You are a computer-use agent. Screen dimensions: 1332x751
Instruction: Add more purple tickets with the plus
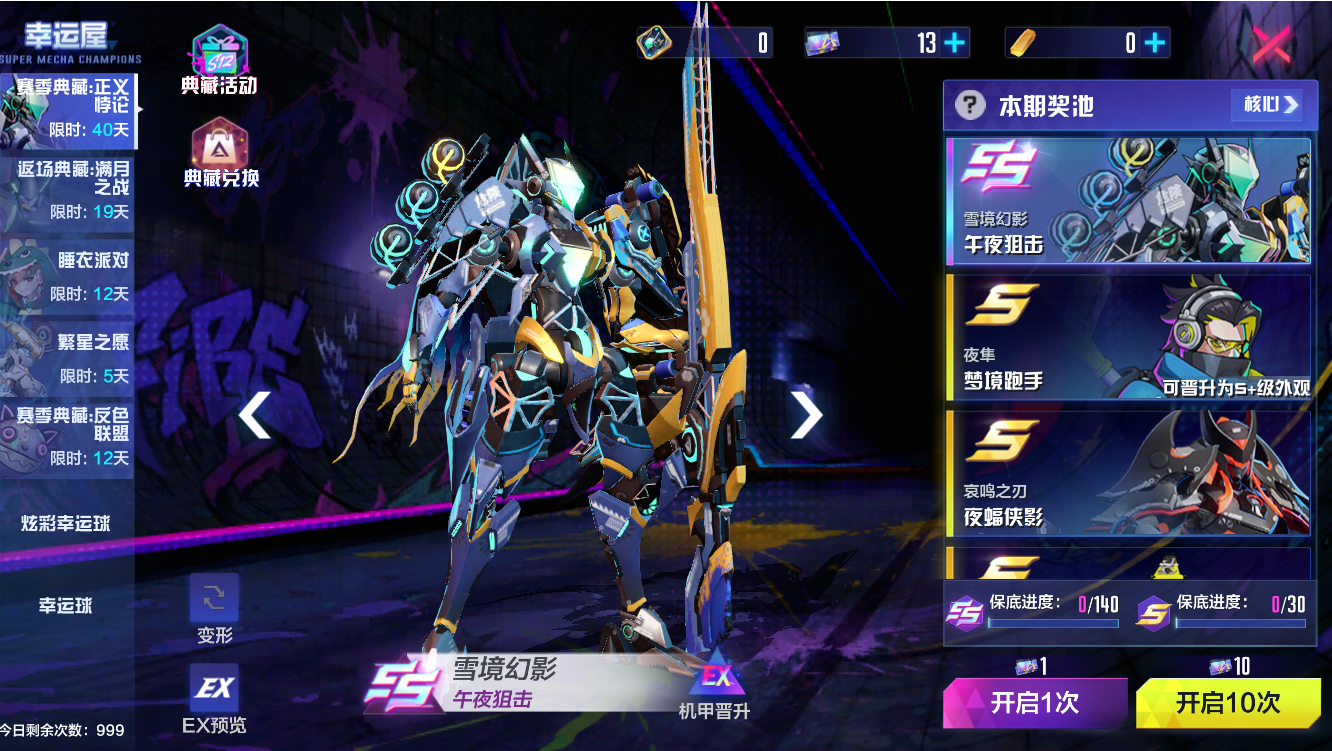[955, 43]
